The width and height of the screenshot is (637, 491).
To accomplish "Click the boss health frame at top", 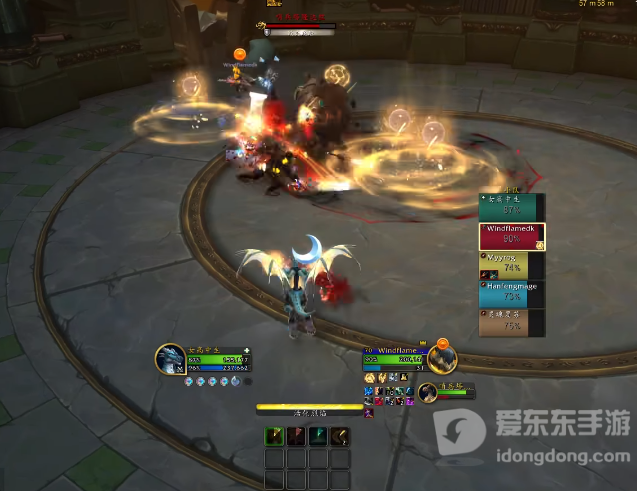I will coord(300,26).
